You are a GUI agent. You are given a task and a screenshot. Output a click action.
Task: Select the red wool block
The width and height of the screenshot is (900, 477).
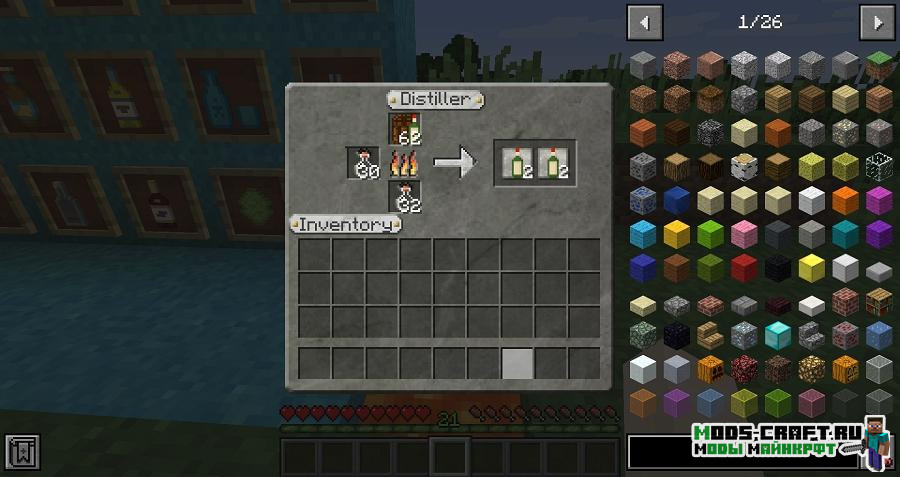coord(743,267)
